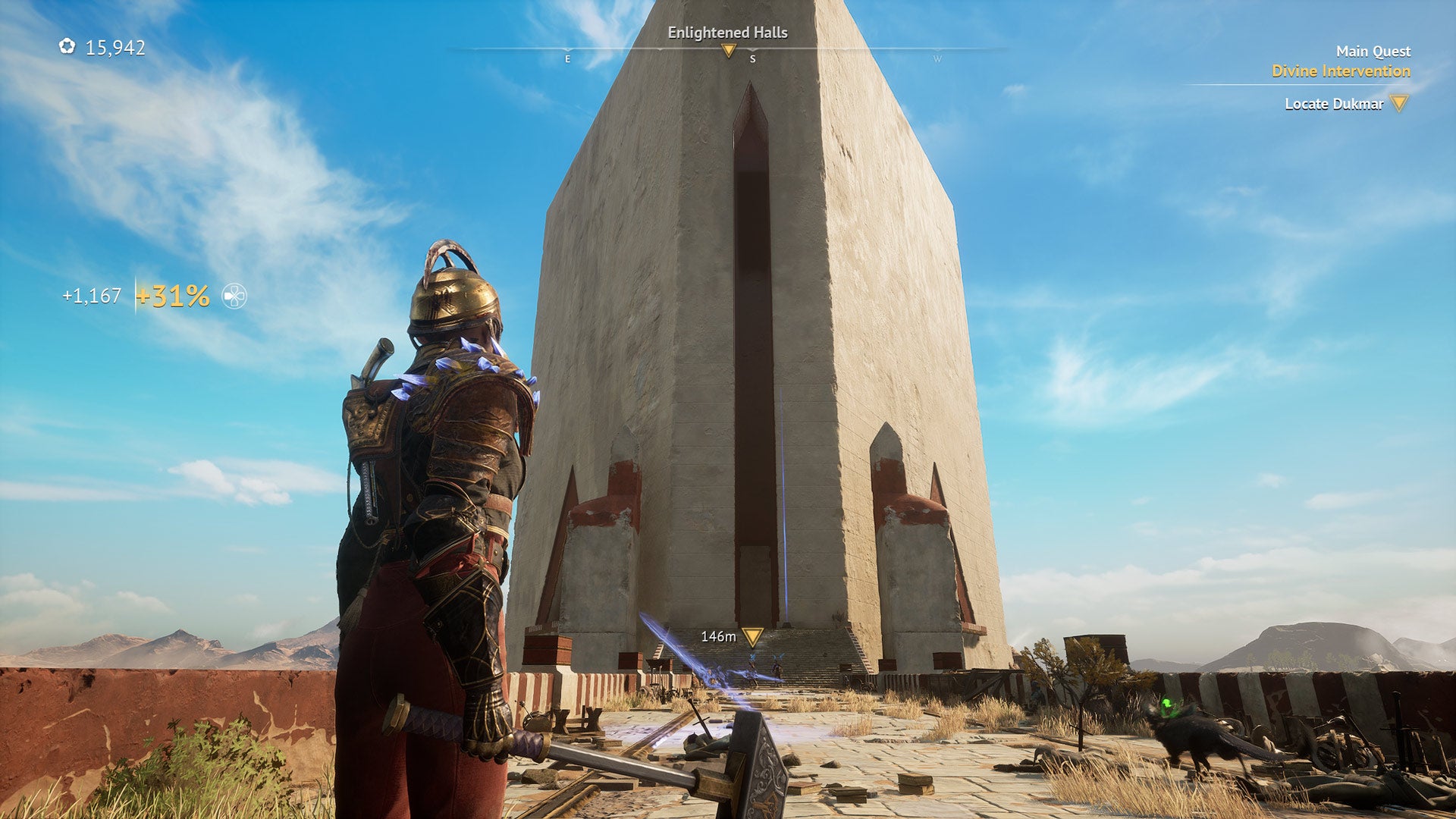
Task: Select the W cardinal letter on the compass
Action: (937, 58)
